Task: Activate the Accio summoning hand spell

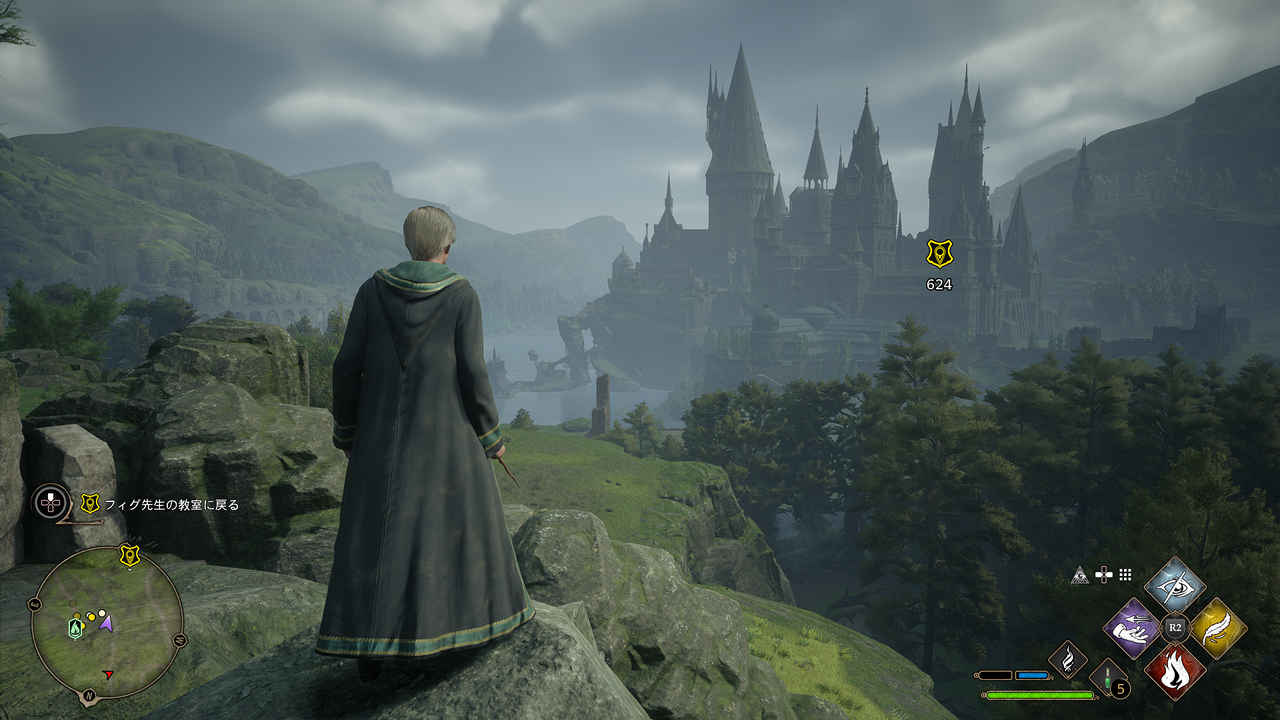Action: tap(1132, 628)
